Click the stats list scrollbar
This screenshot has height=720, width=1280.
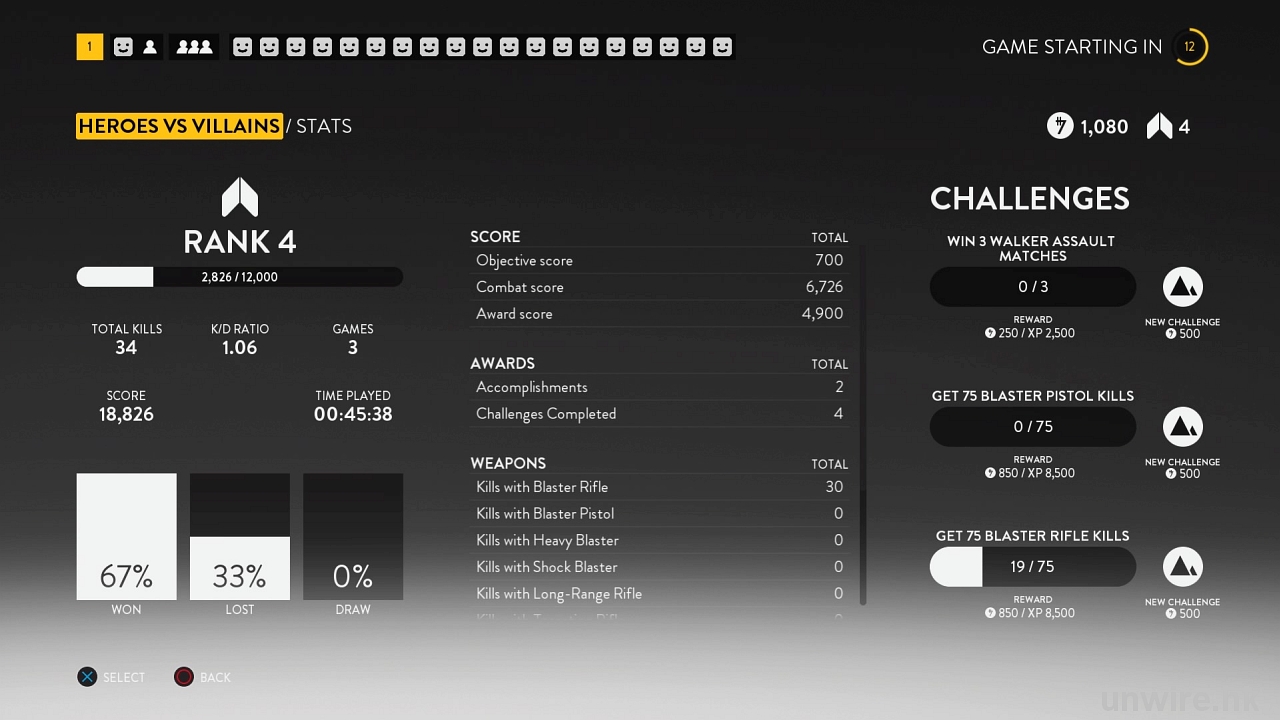tap(863, 420)
